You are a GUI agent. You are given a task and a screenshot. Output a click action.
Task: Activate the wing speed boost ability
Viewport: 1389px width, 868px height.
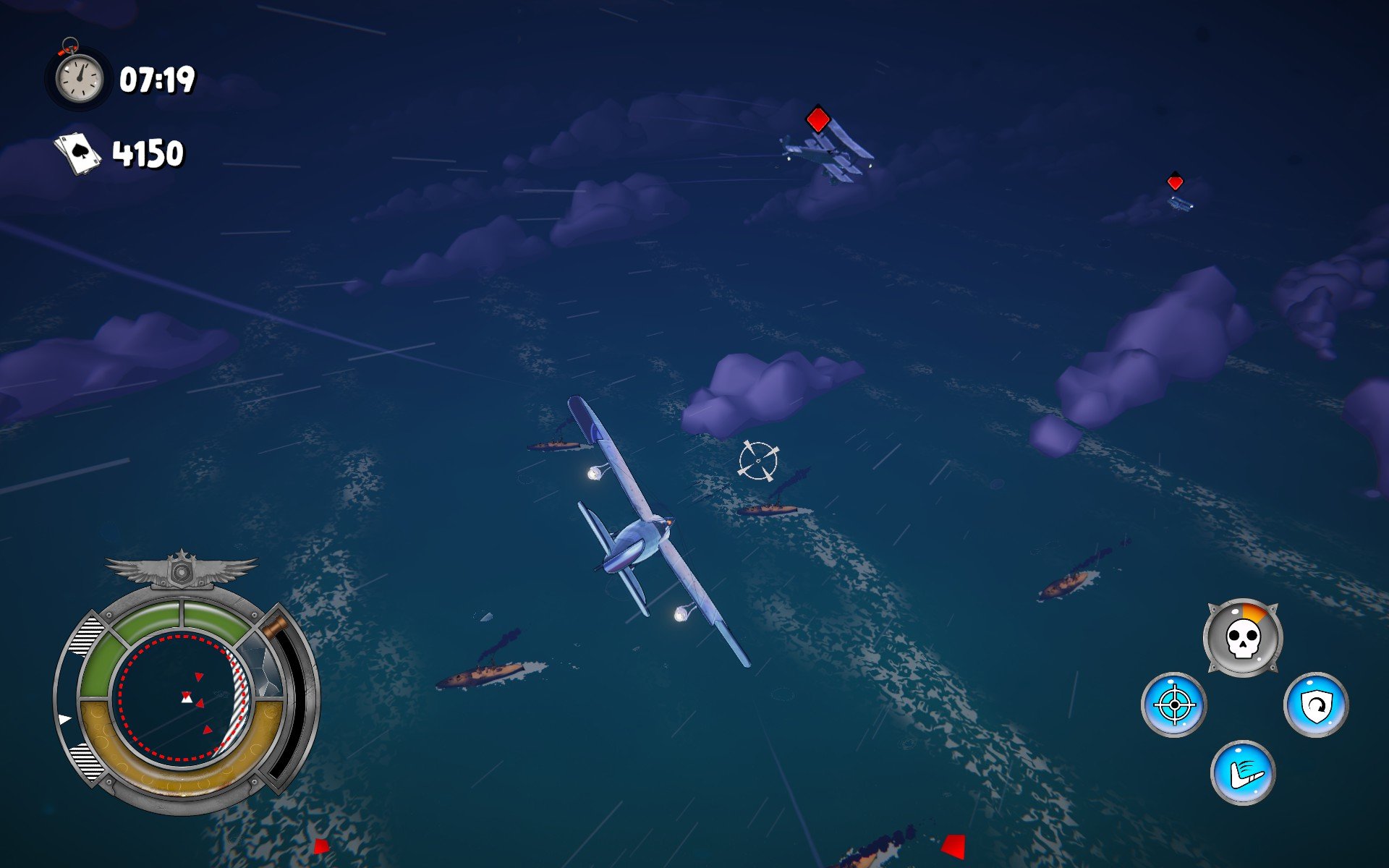tap(1243, 773)
